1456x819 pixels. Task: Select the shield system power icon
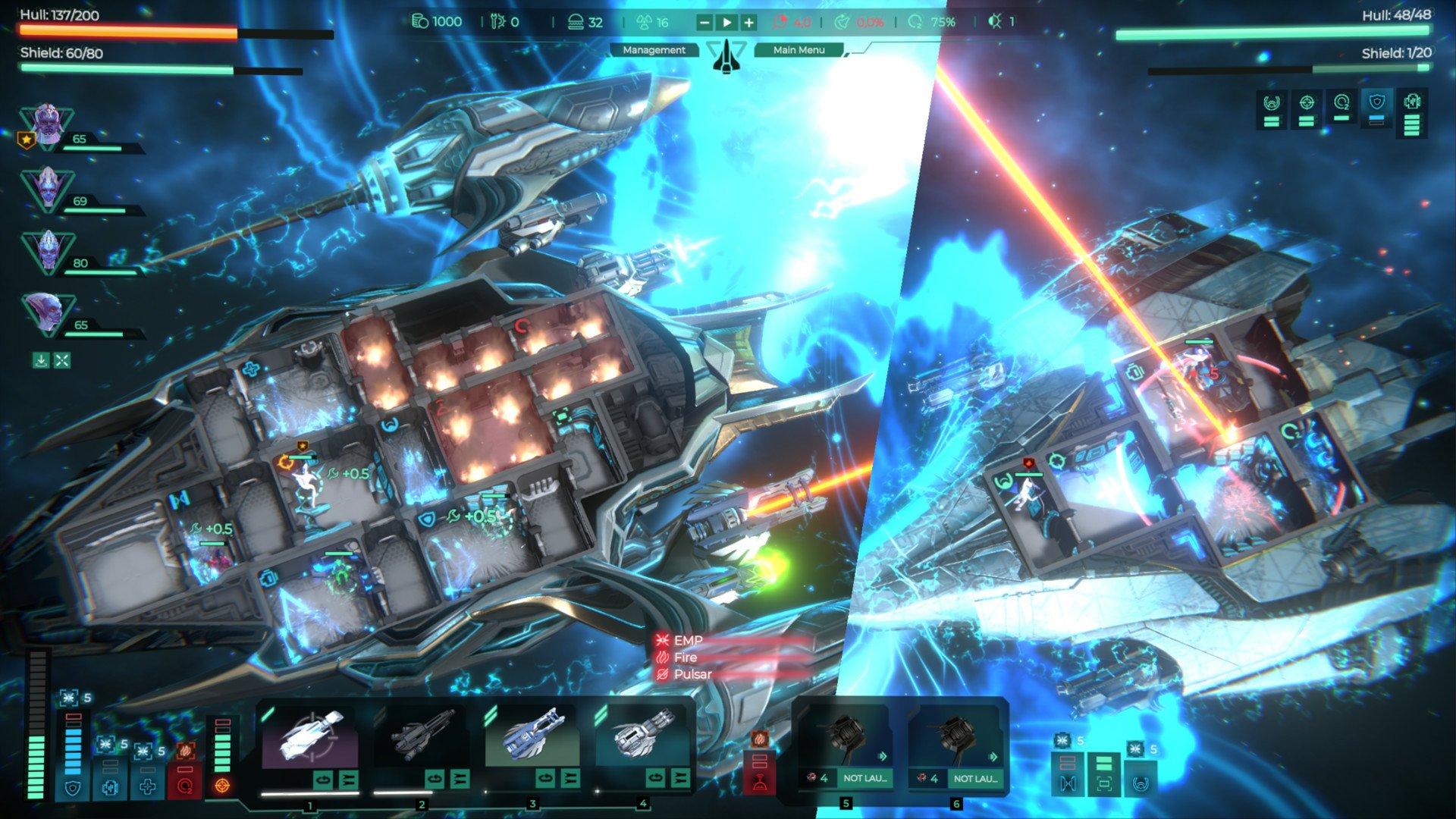click(x=73, y=788)
